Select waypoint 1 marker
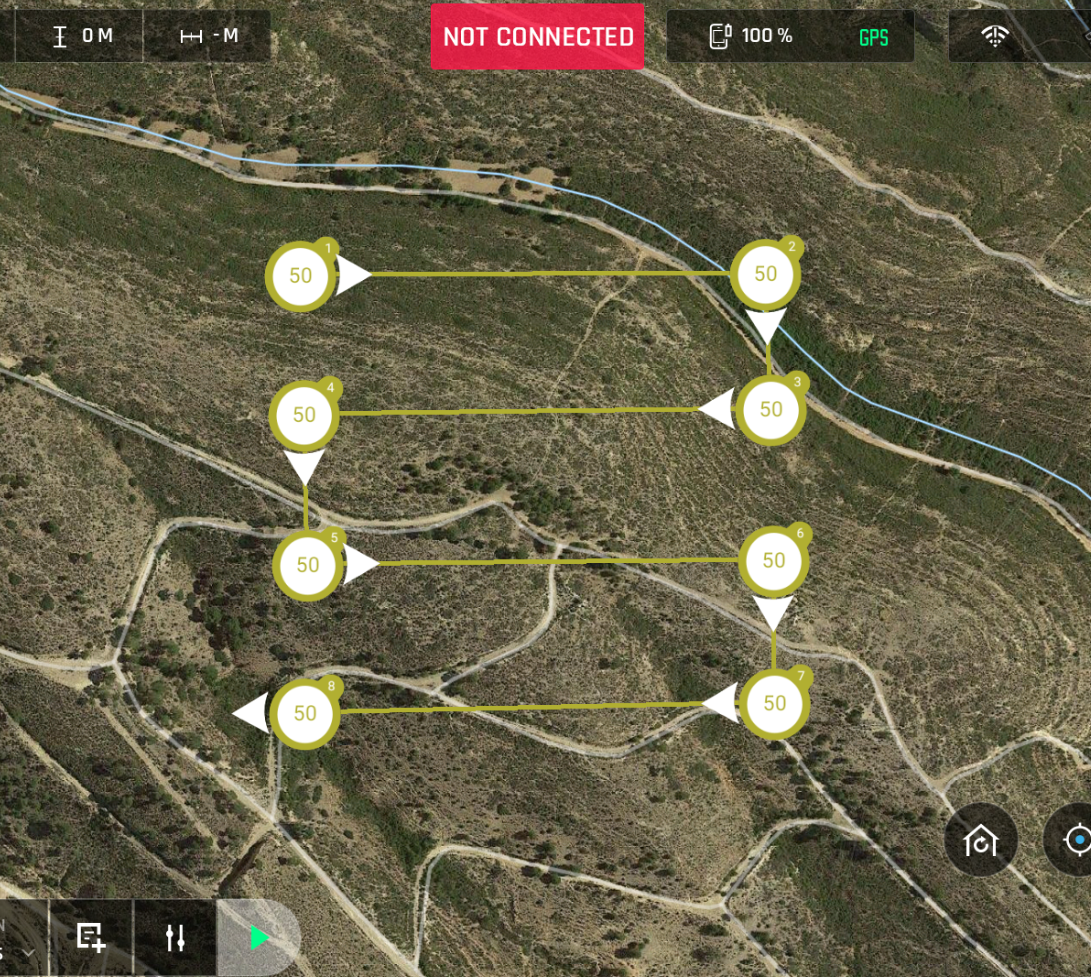This screenshot has width=1091, height=977. 300,276
